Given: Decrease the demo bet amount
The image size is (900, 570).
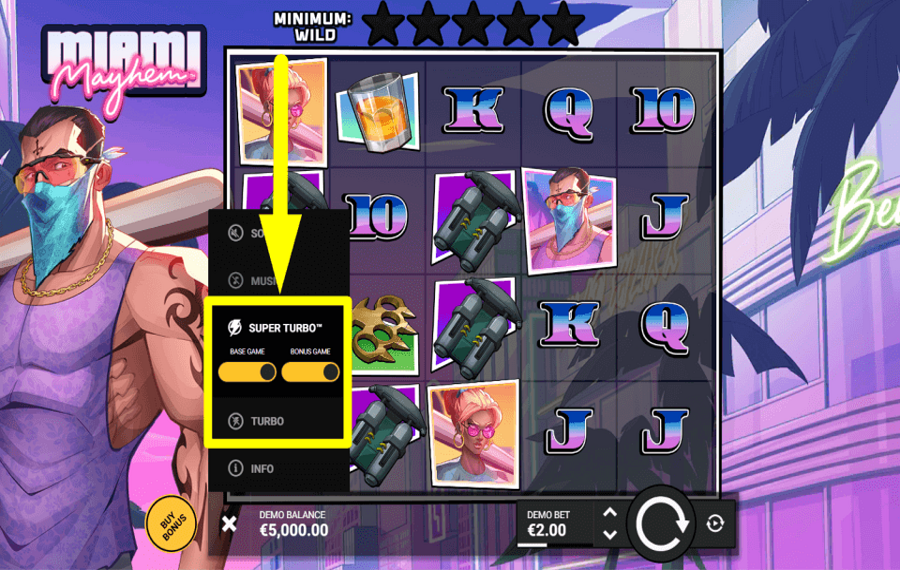Looking at the screenshot, I should point(610,535).
